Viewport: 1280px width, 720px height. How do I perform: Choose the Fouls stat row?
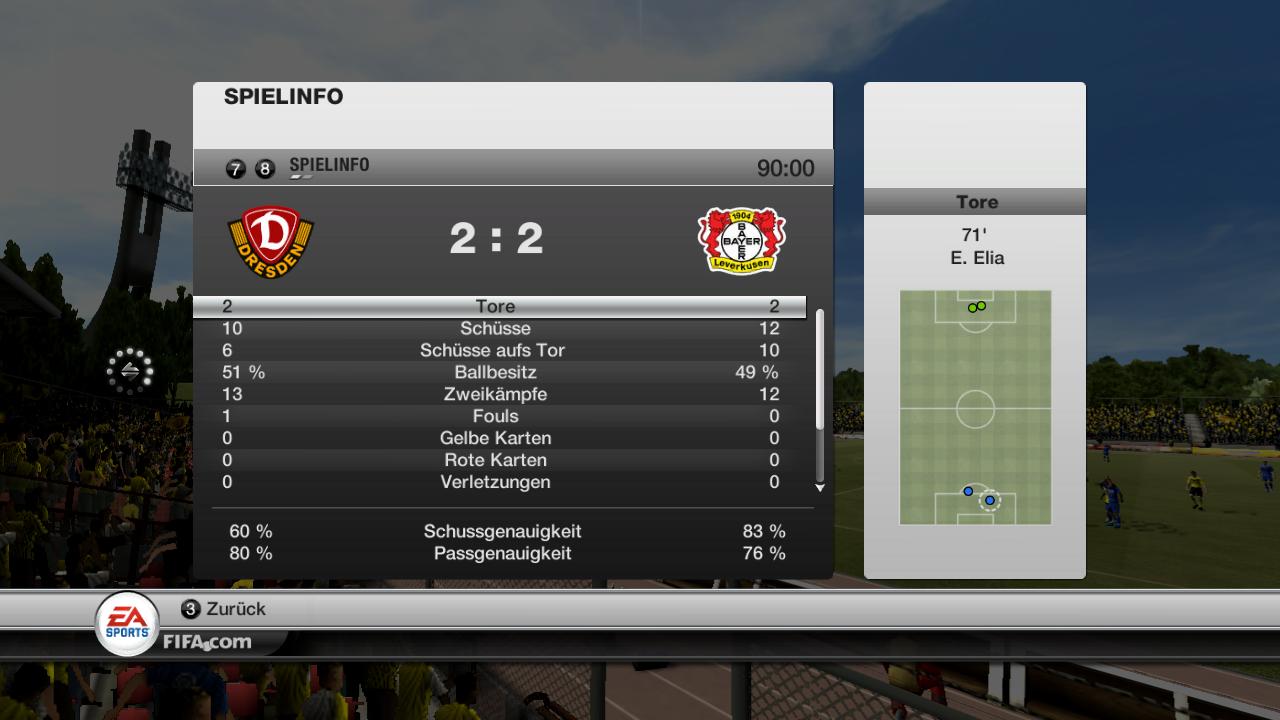[x=496, y=416]
